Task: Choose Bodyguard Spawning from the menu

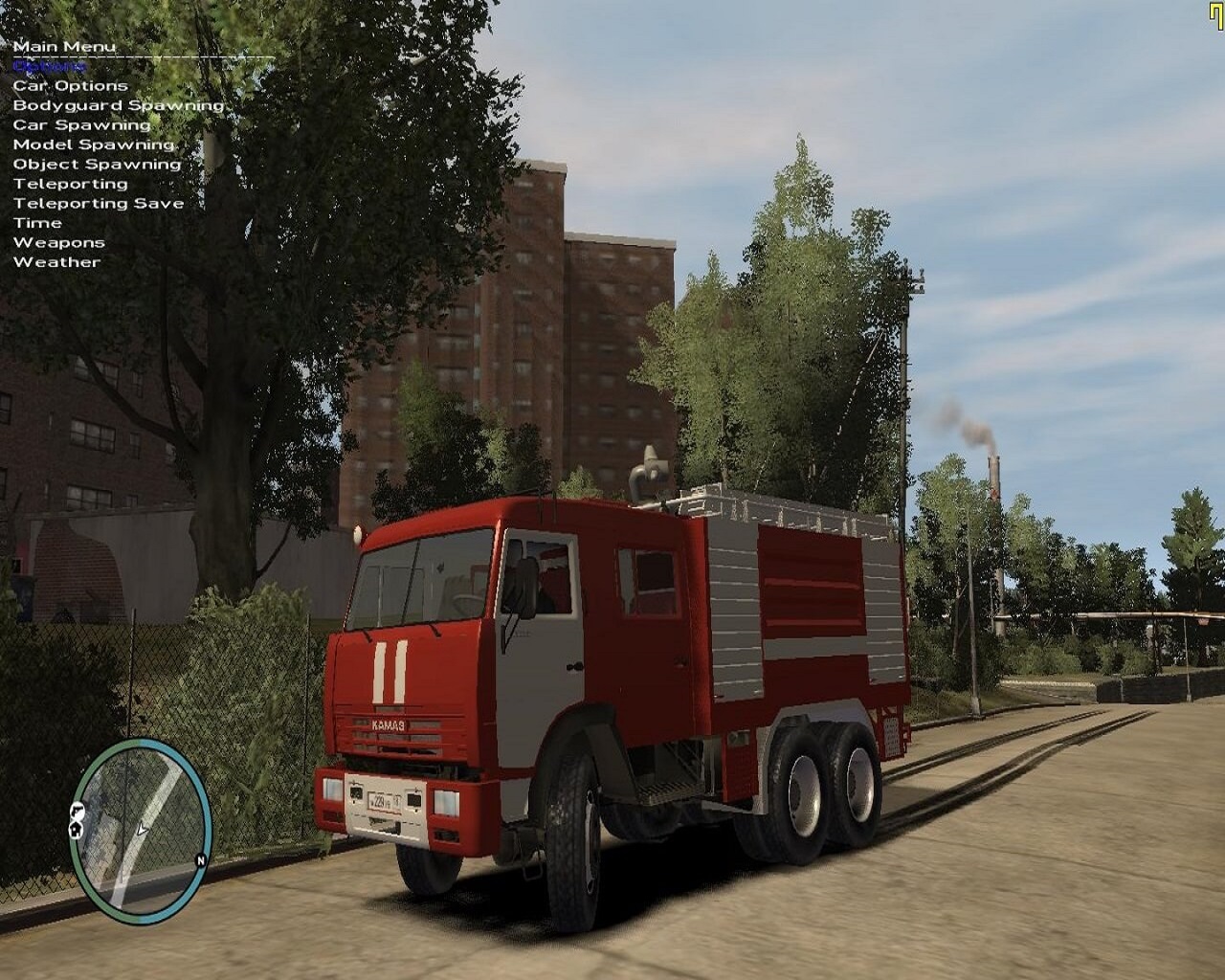Action: point(118,105)
